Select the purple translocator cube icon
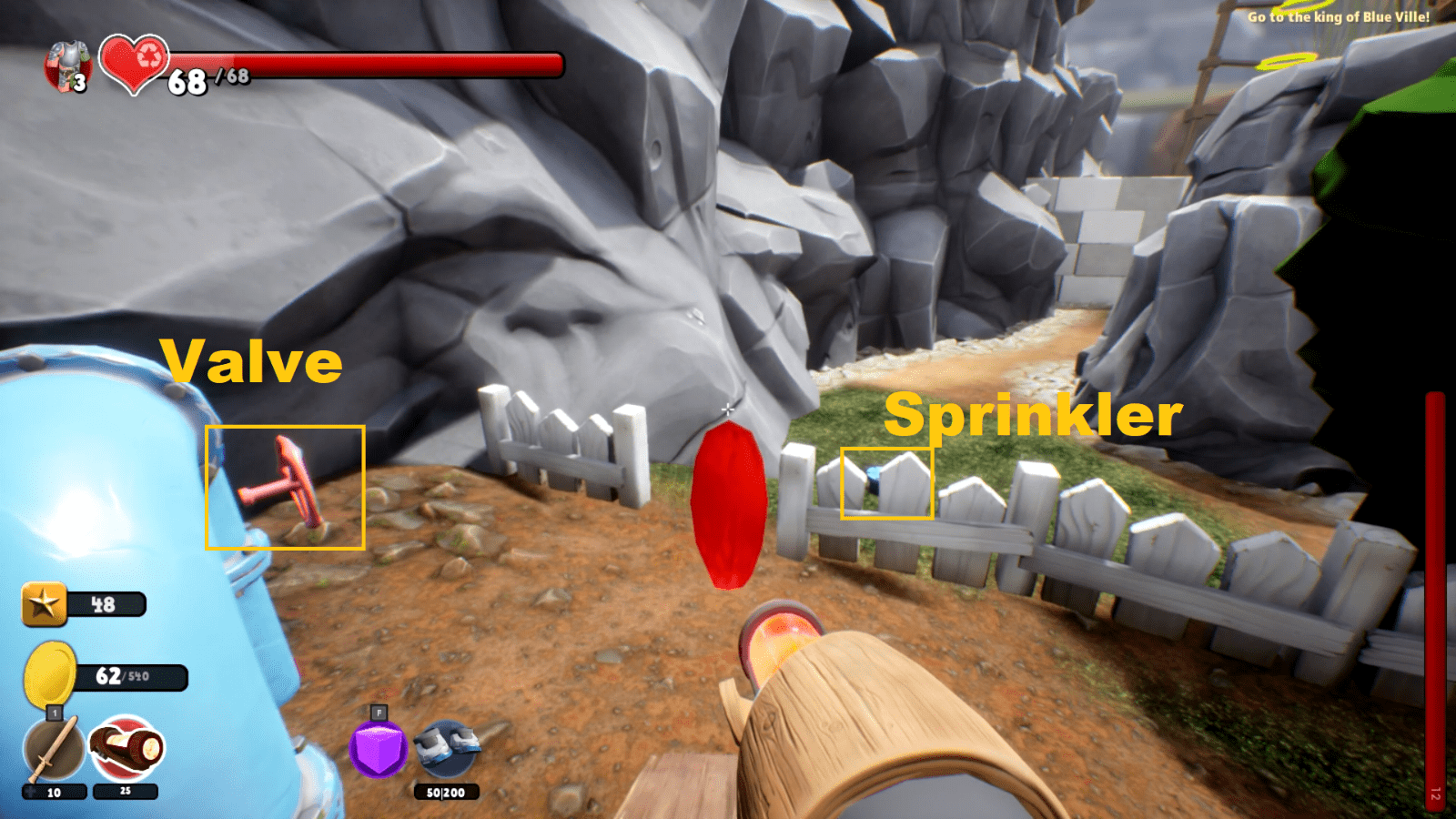Screen dimensions: 1456x819 click(377, 750)
